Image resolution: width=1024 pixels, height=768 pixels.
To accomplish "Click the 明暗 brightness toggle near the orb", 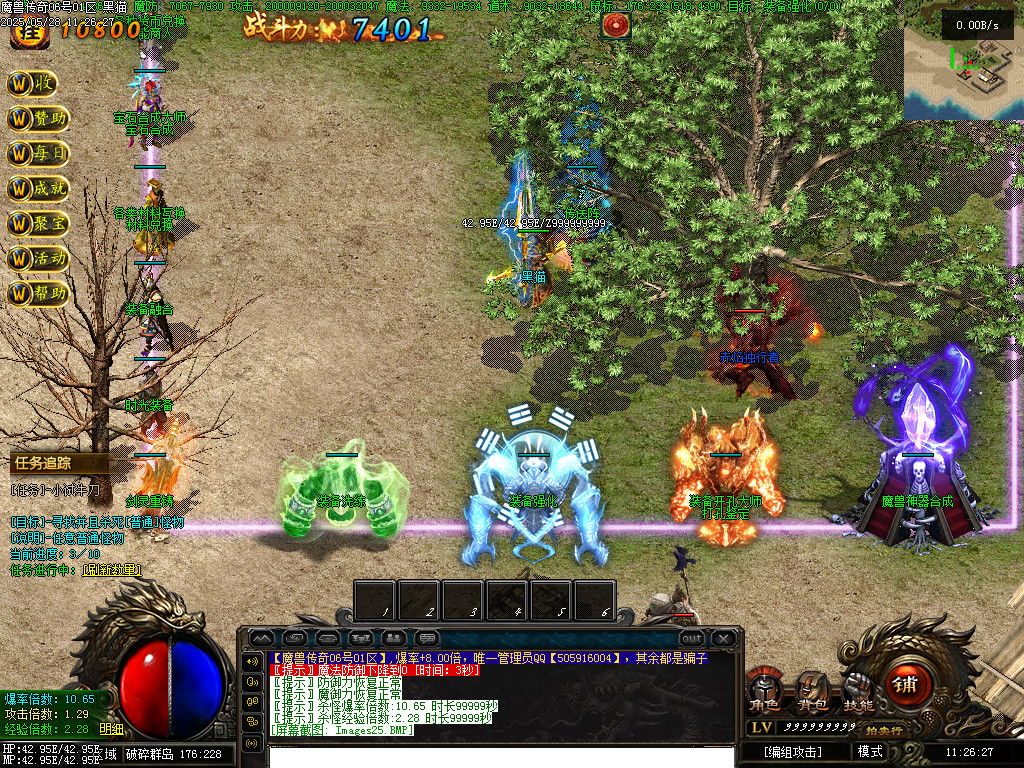I will pos(112,729).
